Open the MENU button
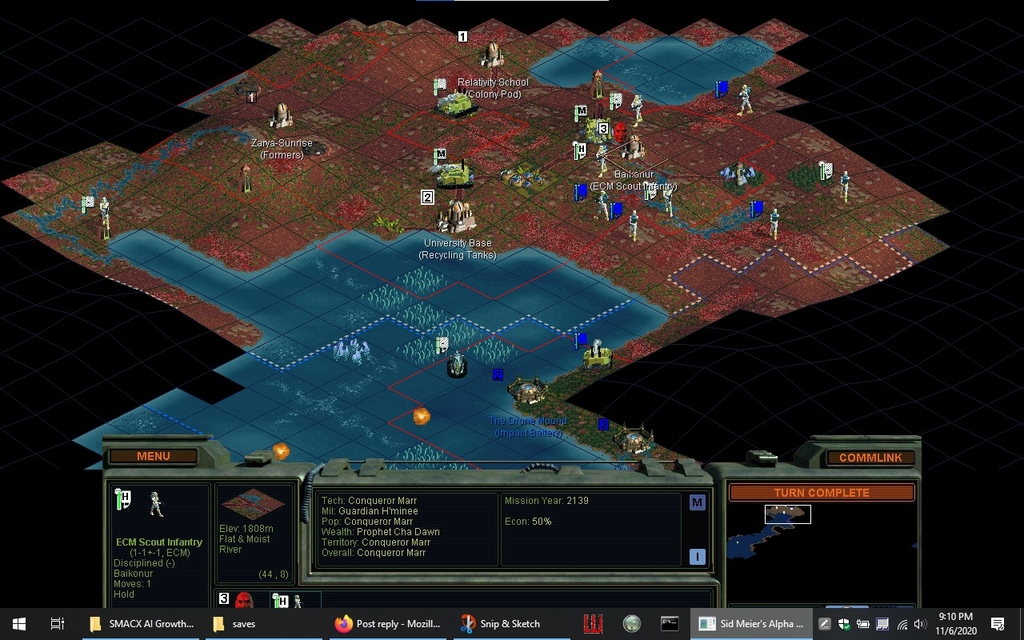 pos(153,456)
